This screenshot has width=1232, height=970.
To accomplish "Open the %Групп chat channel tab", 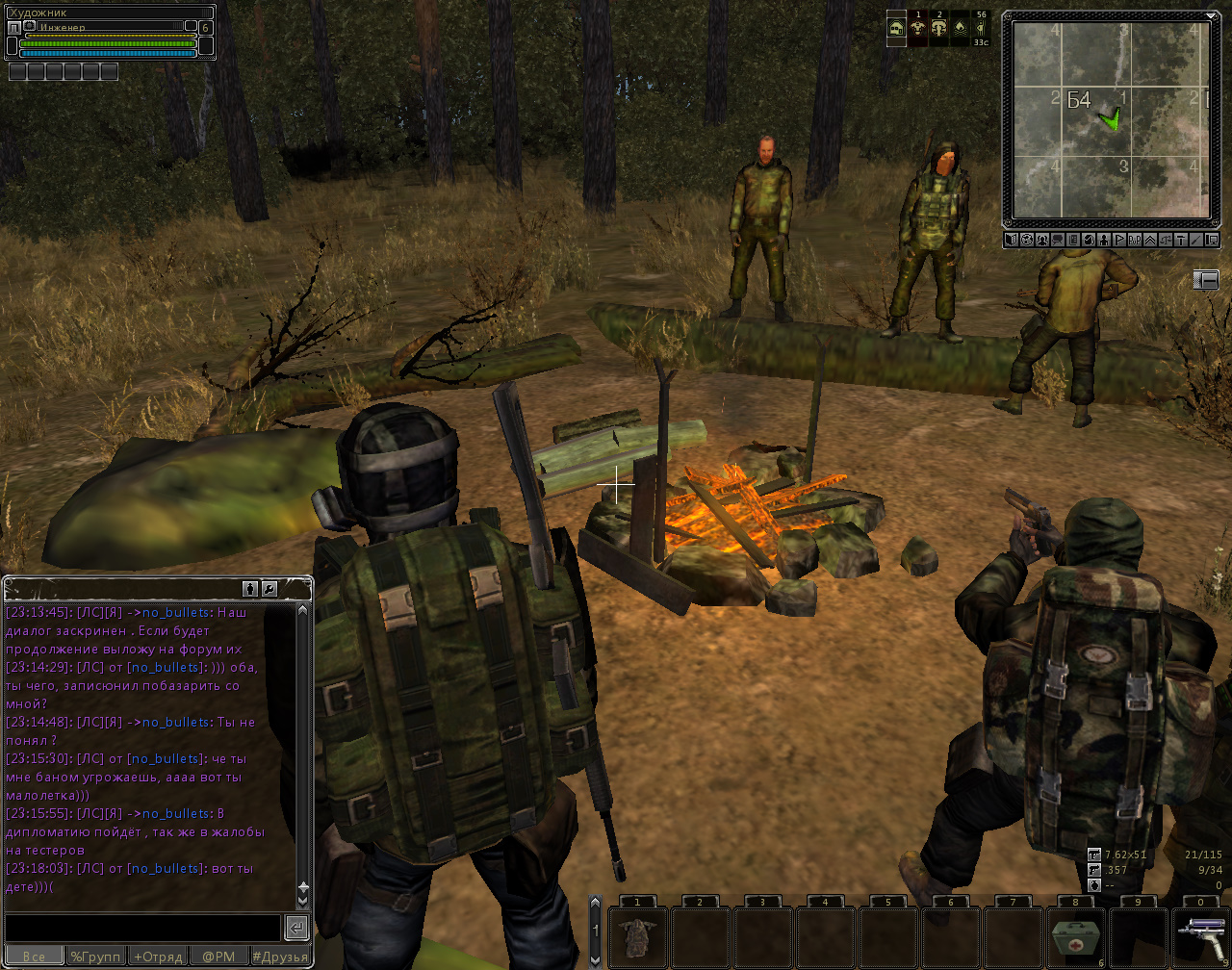I will (x=96, y=957).
